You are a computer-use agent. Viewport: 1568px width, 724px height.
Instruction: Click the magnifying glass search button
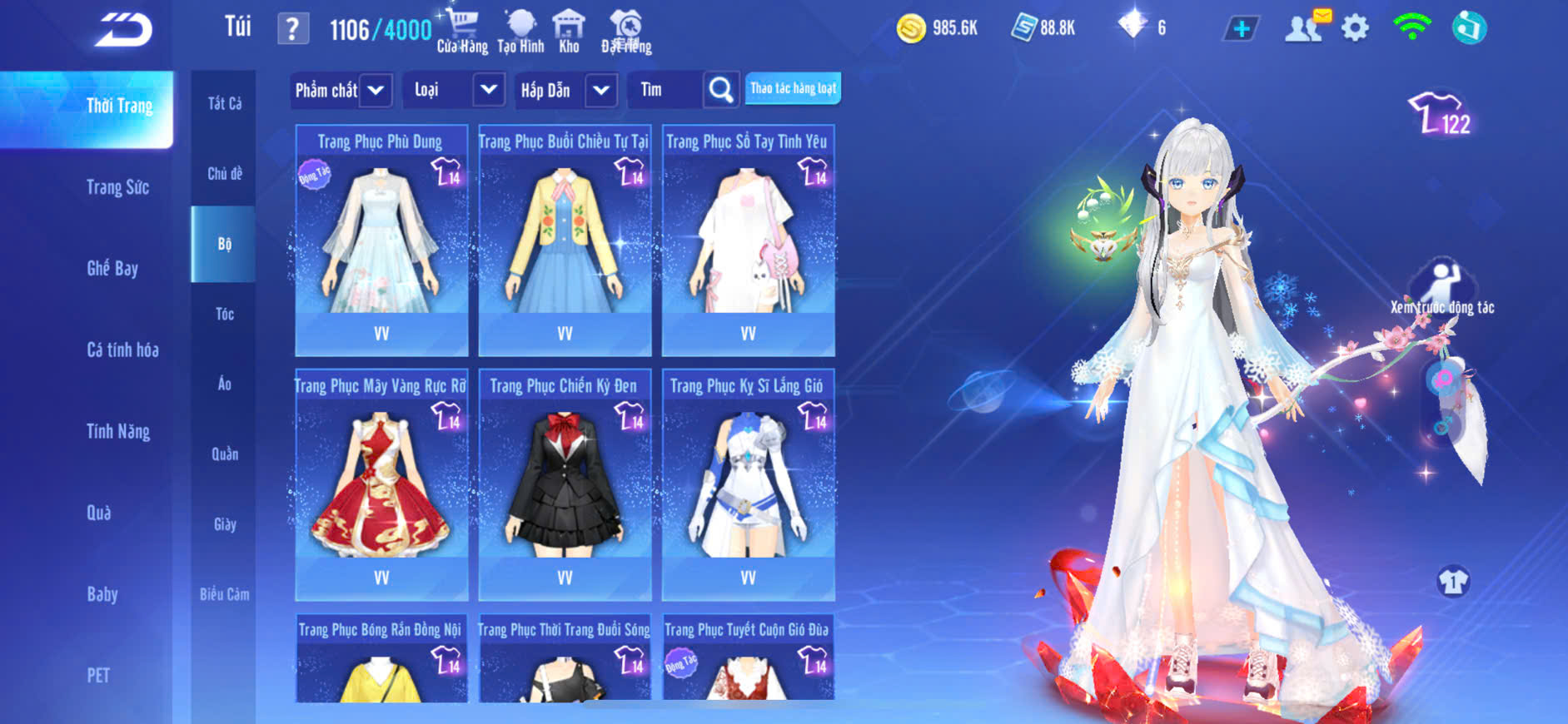pyautogui.click(x=721, y=90)
